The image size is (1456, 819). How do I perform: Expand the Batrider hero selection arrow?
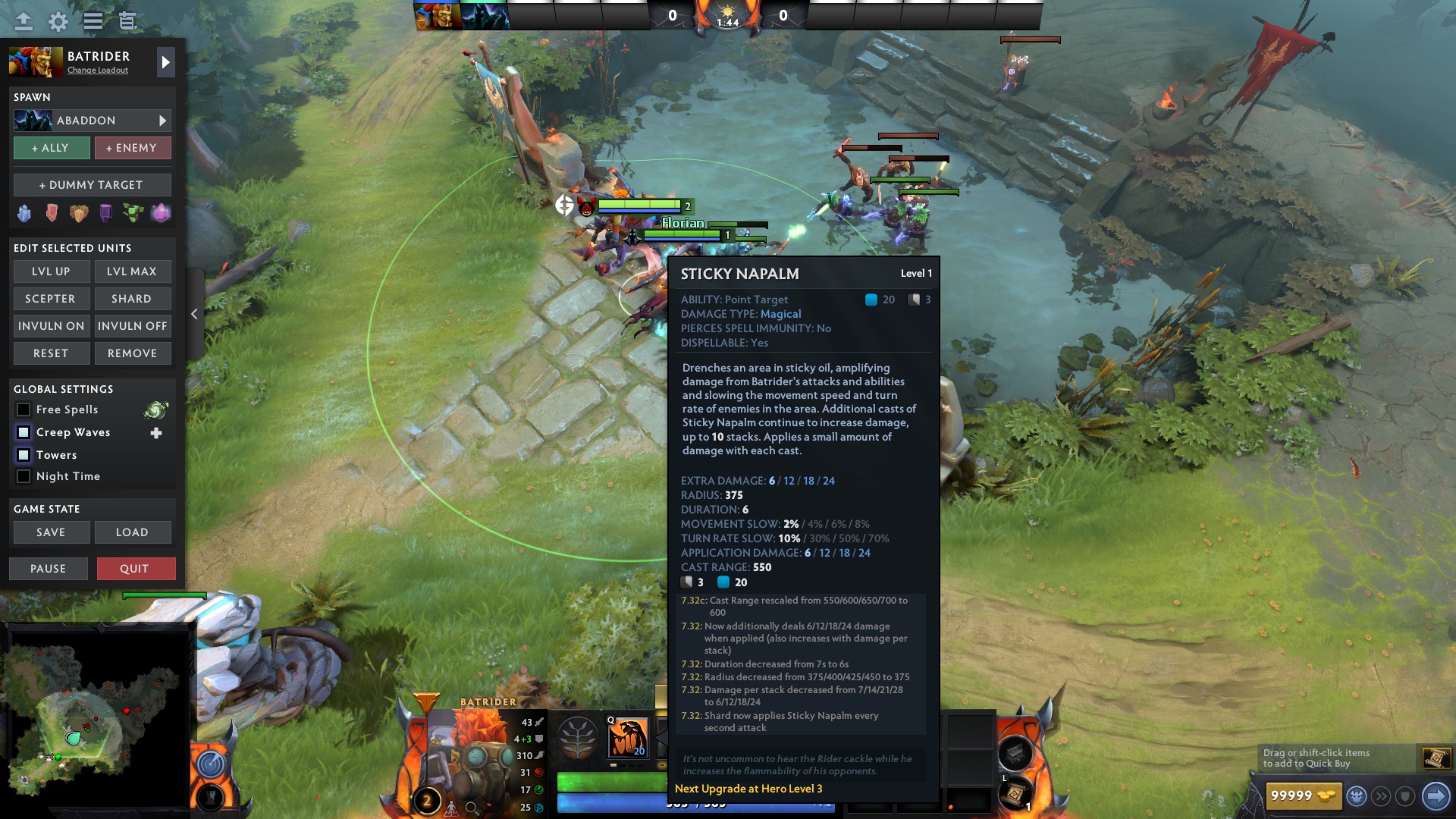tap(165, 62)
